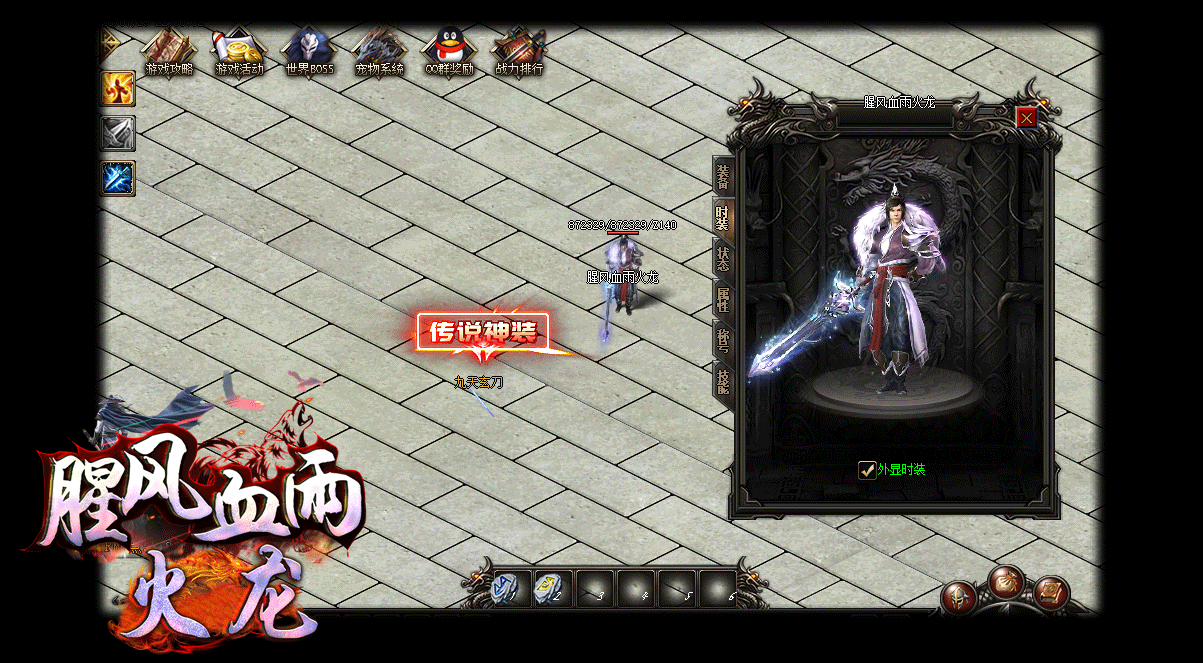Image resolution: width=1203 pixels, height=663 pixels.
Task: View the 战力排行 power ranking
Action: click(x=519, y=52)
